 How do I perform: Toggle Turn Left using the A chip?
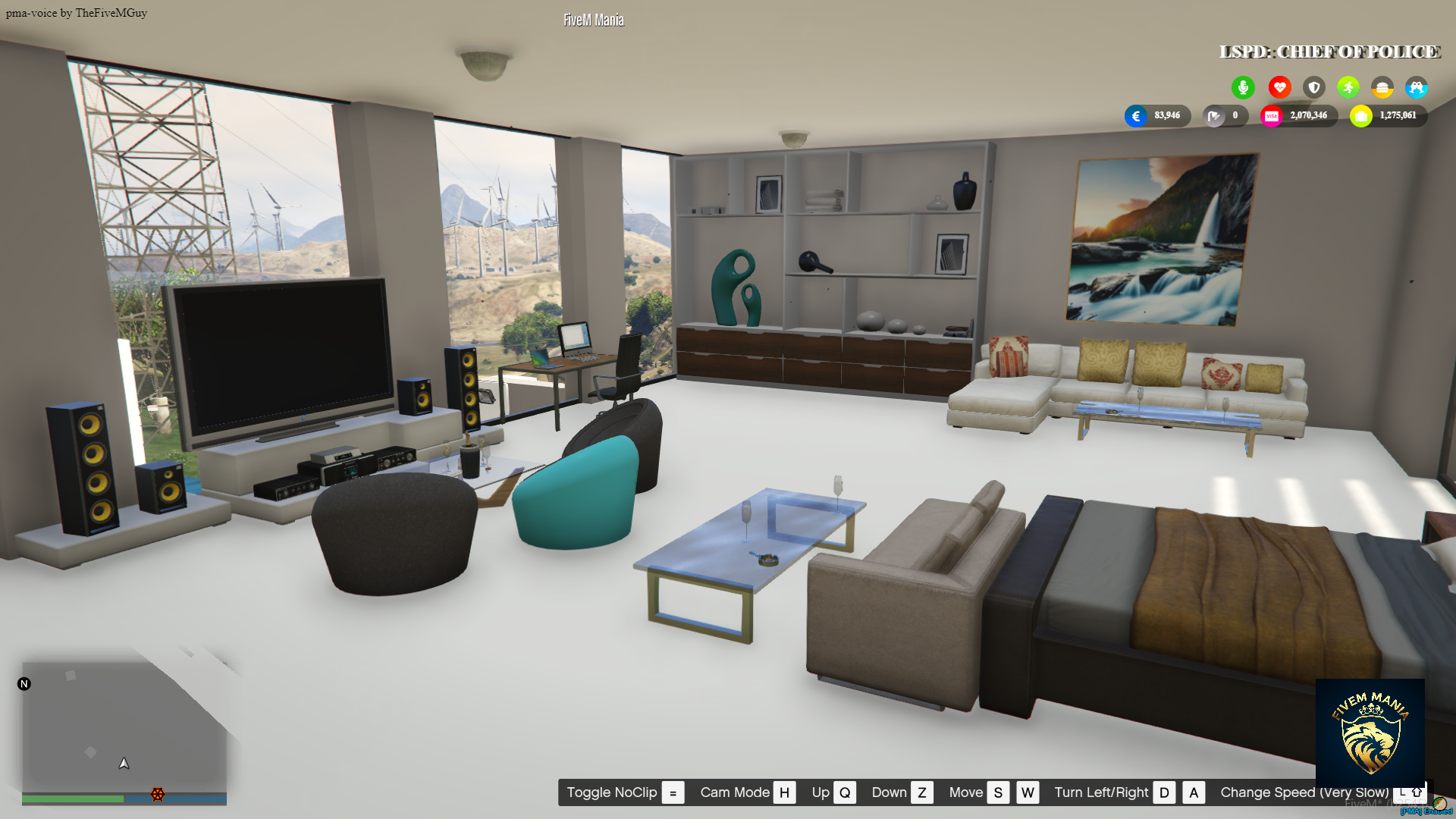click(1194, 792)
